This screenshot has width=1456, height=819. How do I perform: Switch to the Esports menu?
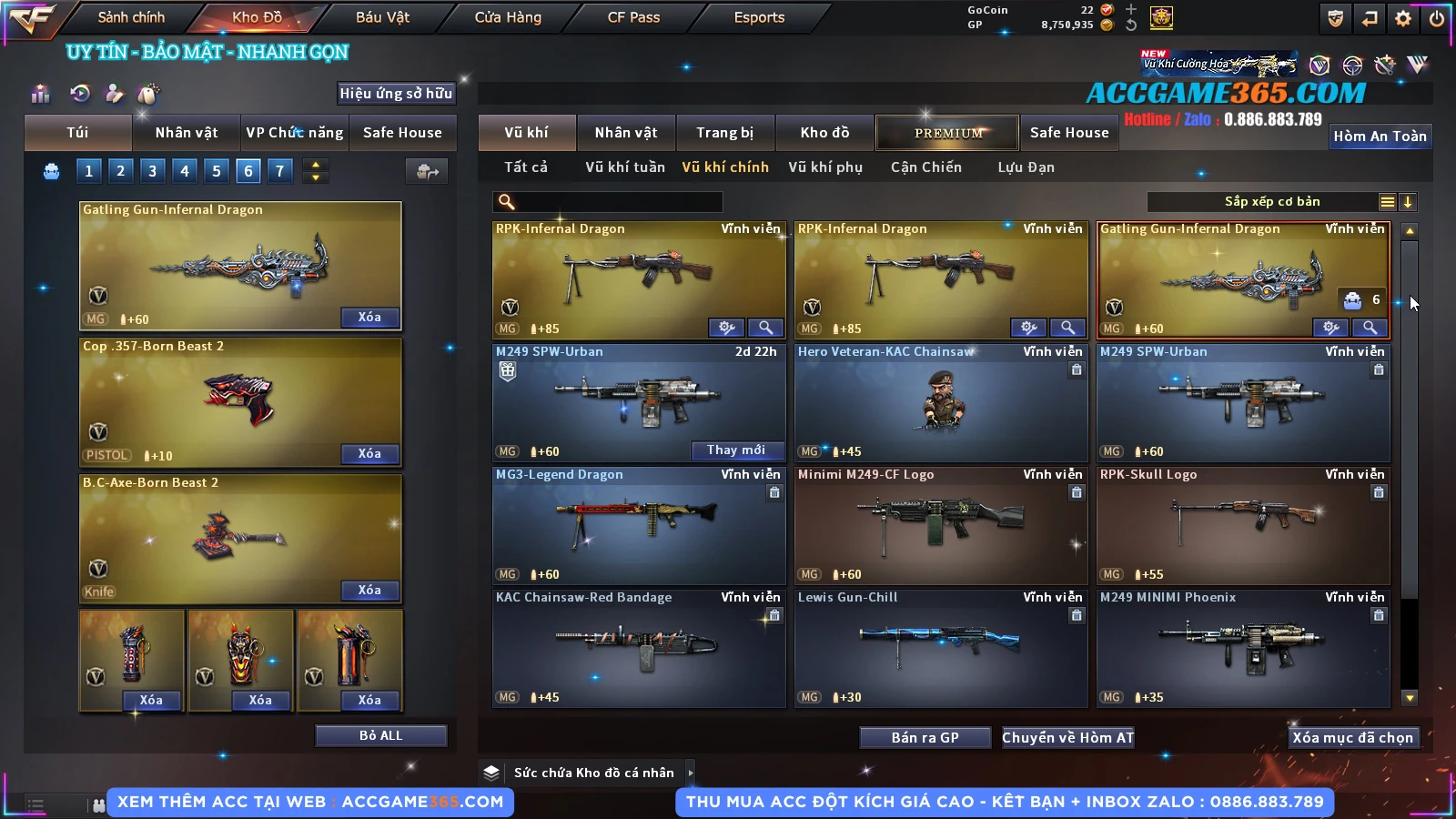[x=759, y=17]
